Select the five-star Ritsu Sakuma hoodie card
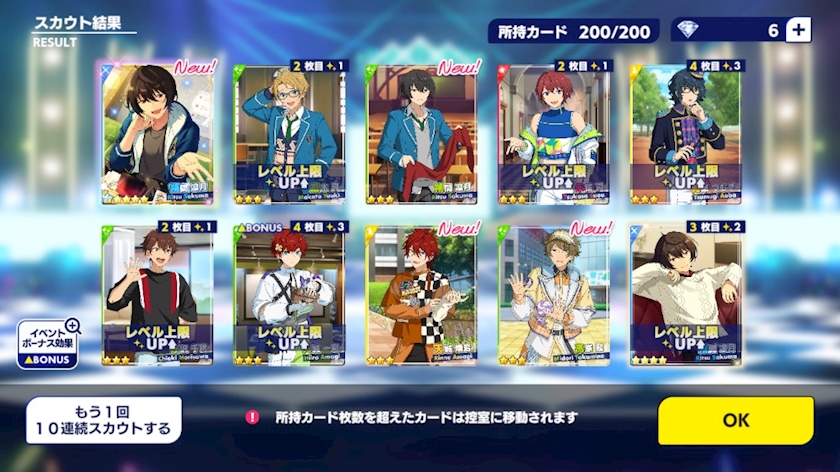The width and height of the screenshot is (840, 472). [x=156, y=133]
